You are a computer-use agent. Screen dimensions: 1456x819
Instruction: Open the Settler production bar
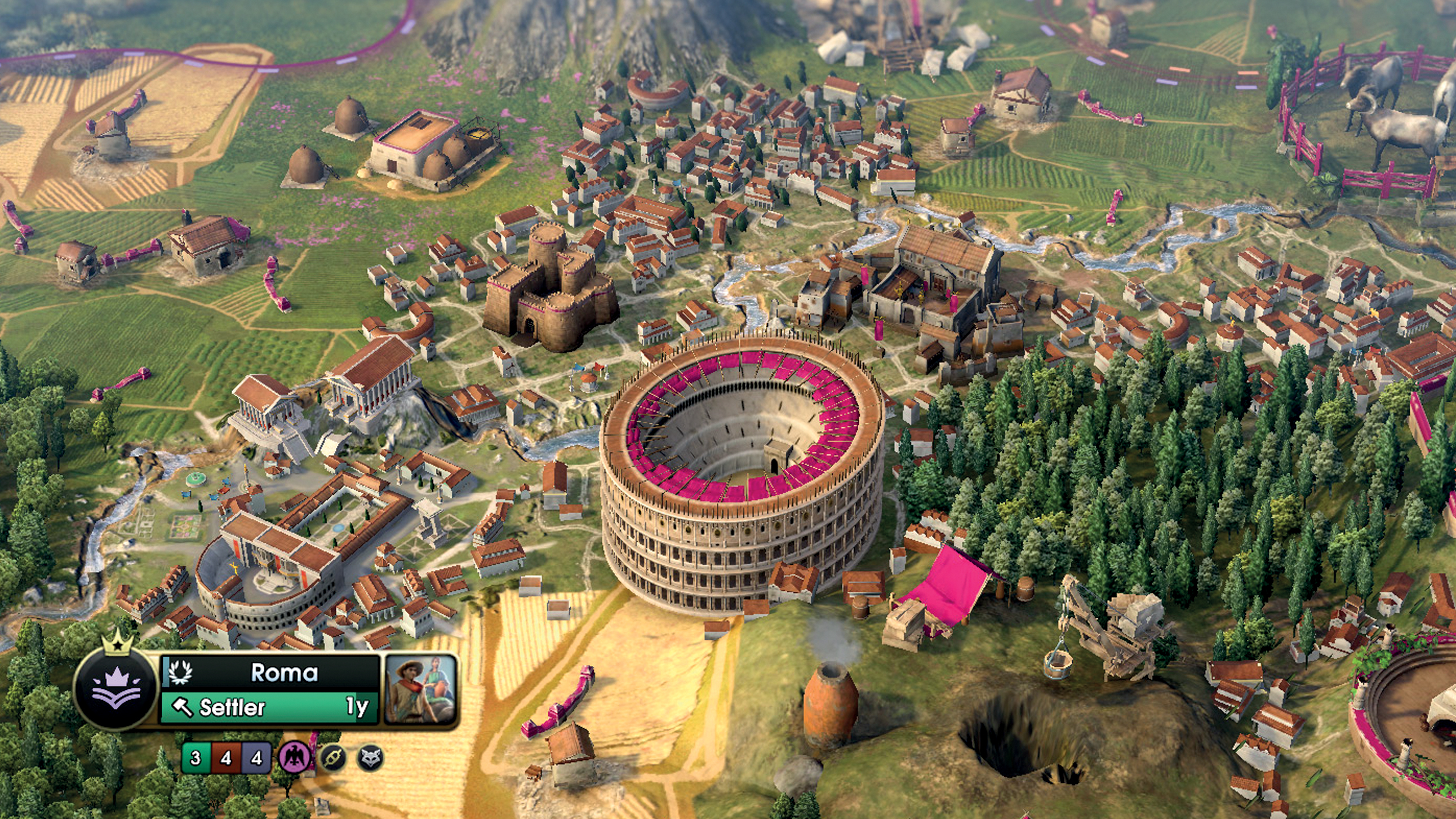click(269, 707)
